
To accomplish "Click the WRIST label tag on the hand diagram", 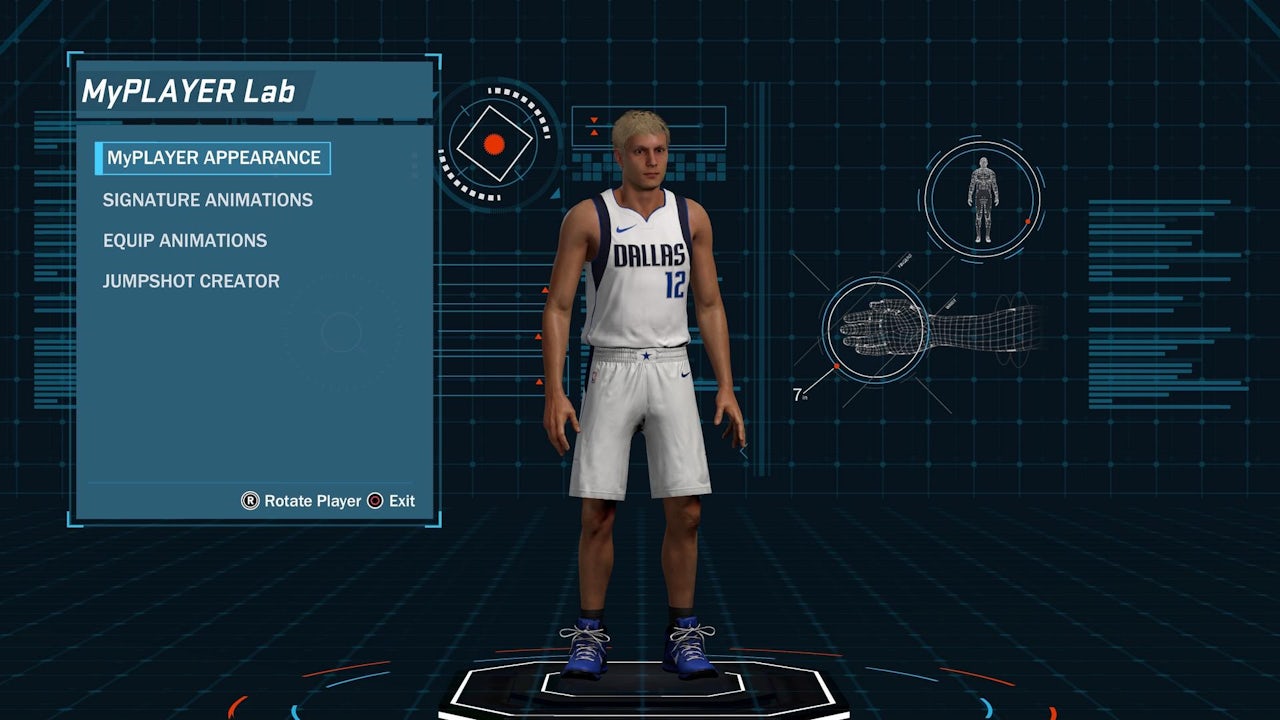I will [950, 303].
